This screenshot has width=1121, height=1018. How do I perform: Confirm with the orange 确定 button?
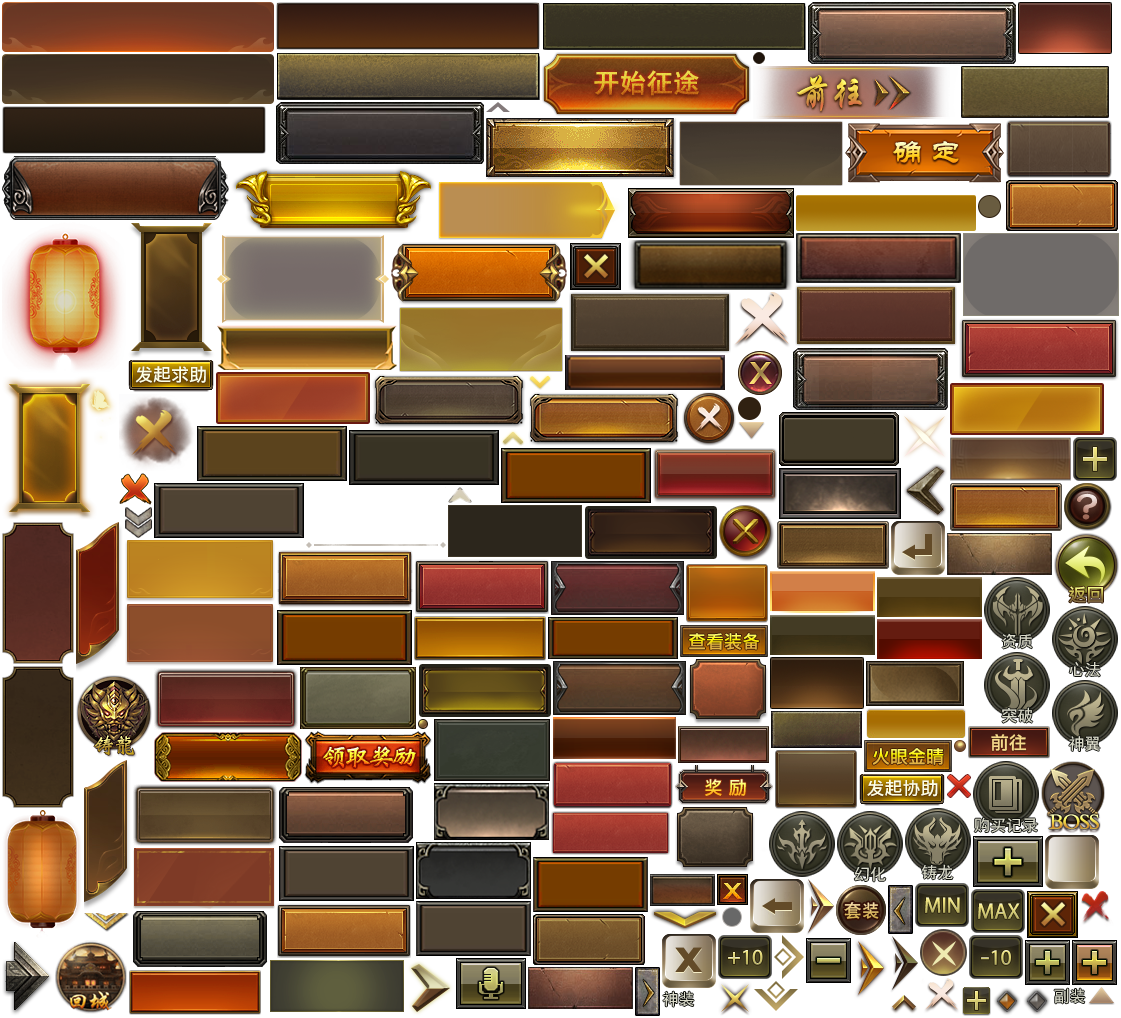(924, 152)
